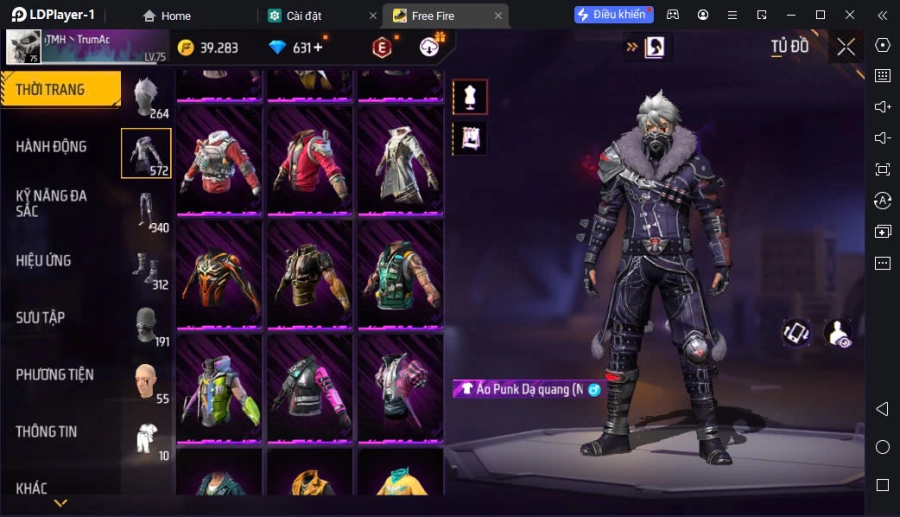Select the head category showing 55
Viewport: 900px width, 517px height.
coord(147,382)
